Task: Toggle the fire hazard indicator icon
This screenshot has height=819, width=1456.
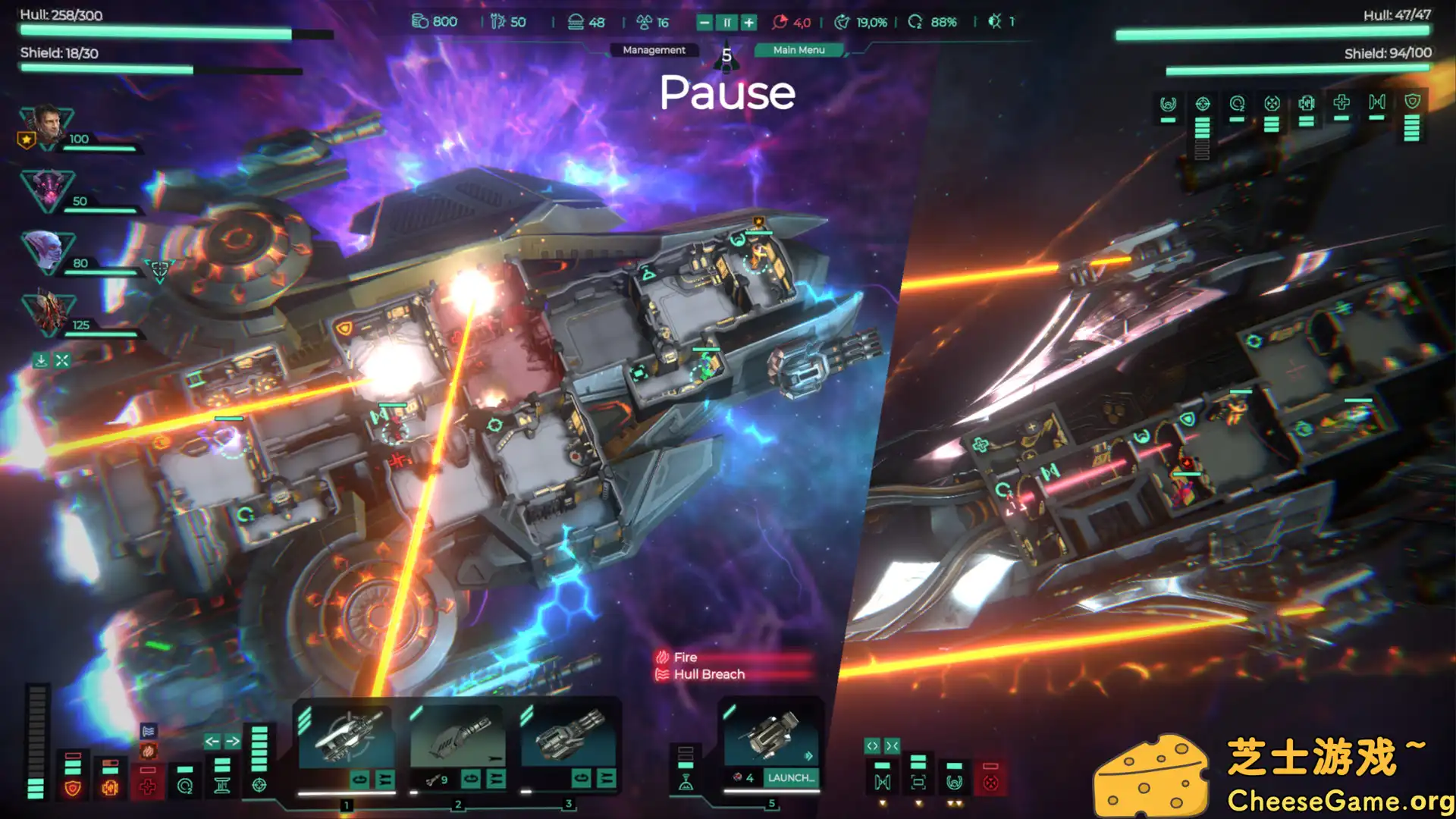Action: [x=148, y=750]
